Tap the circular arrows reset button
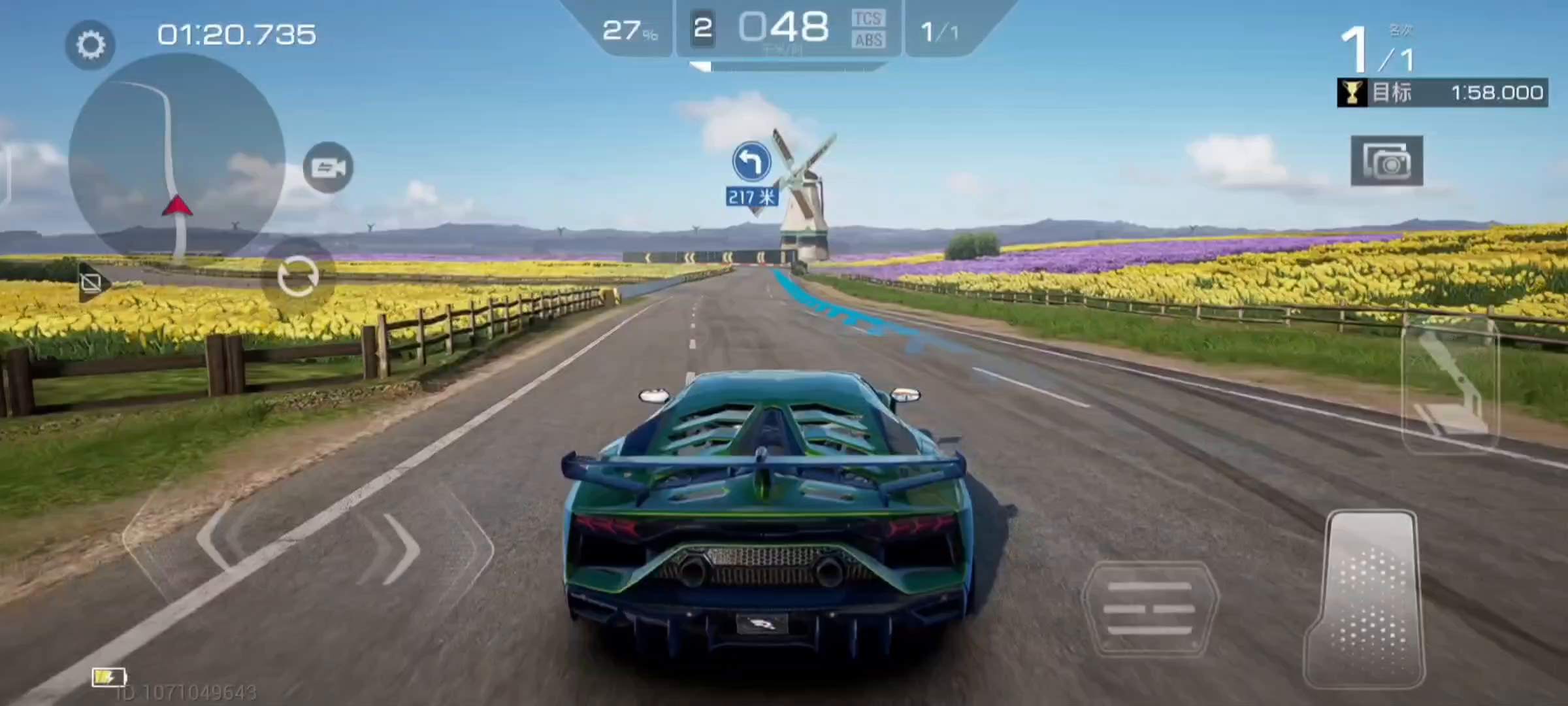Screen dimensions: 1568x706 [298, 277]
